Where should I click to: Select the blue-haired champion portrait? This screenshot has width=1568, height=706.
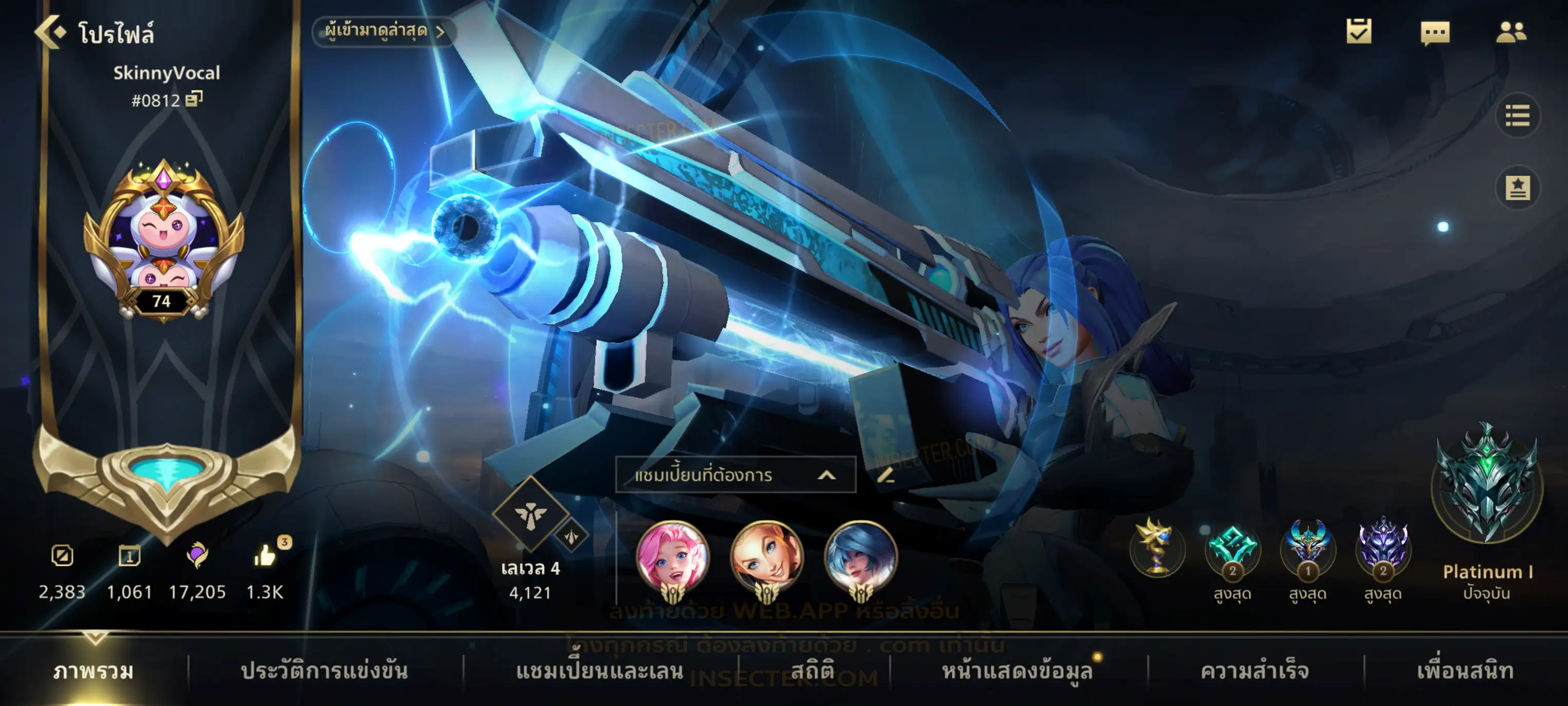point(860,557)
